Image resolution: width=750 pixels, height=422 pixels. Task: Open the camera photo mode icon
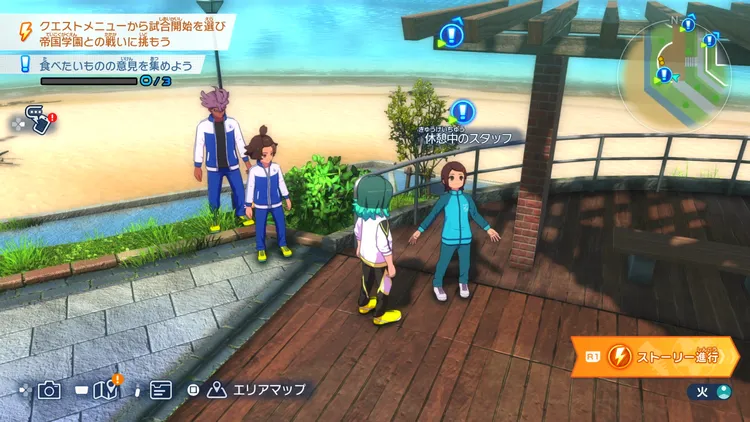coord(49,390)
